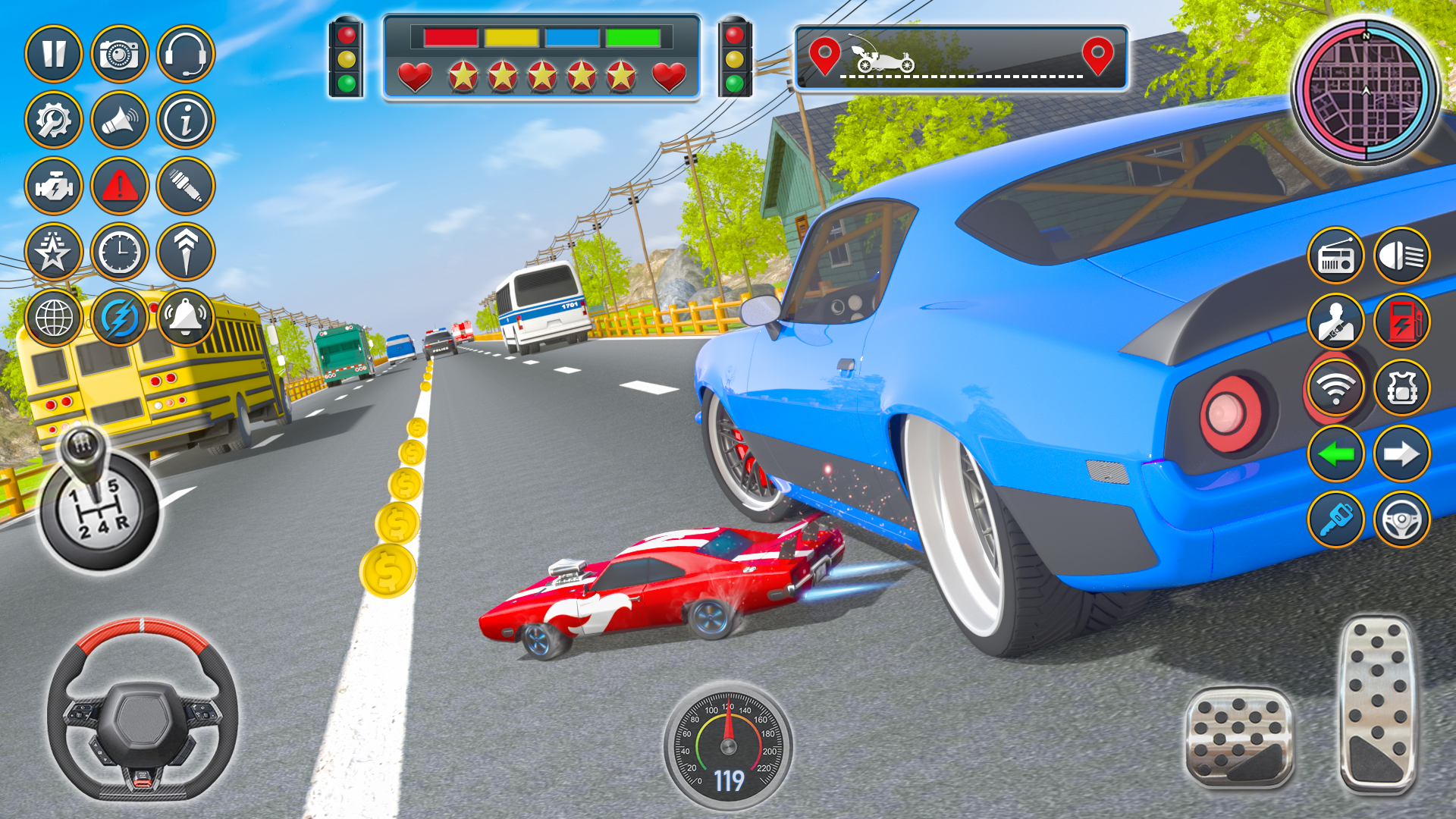Image resolution: width=1456 pixels, height=819 pixels.
Task: Activate the white right turn arrow
Action: 1402,453
